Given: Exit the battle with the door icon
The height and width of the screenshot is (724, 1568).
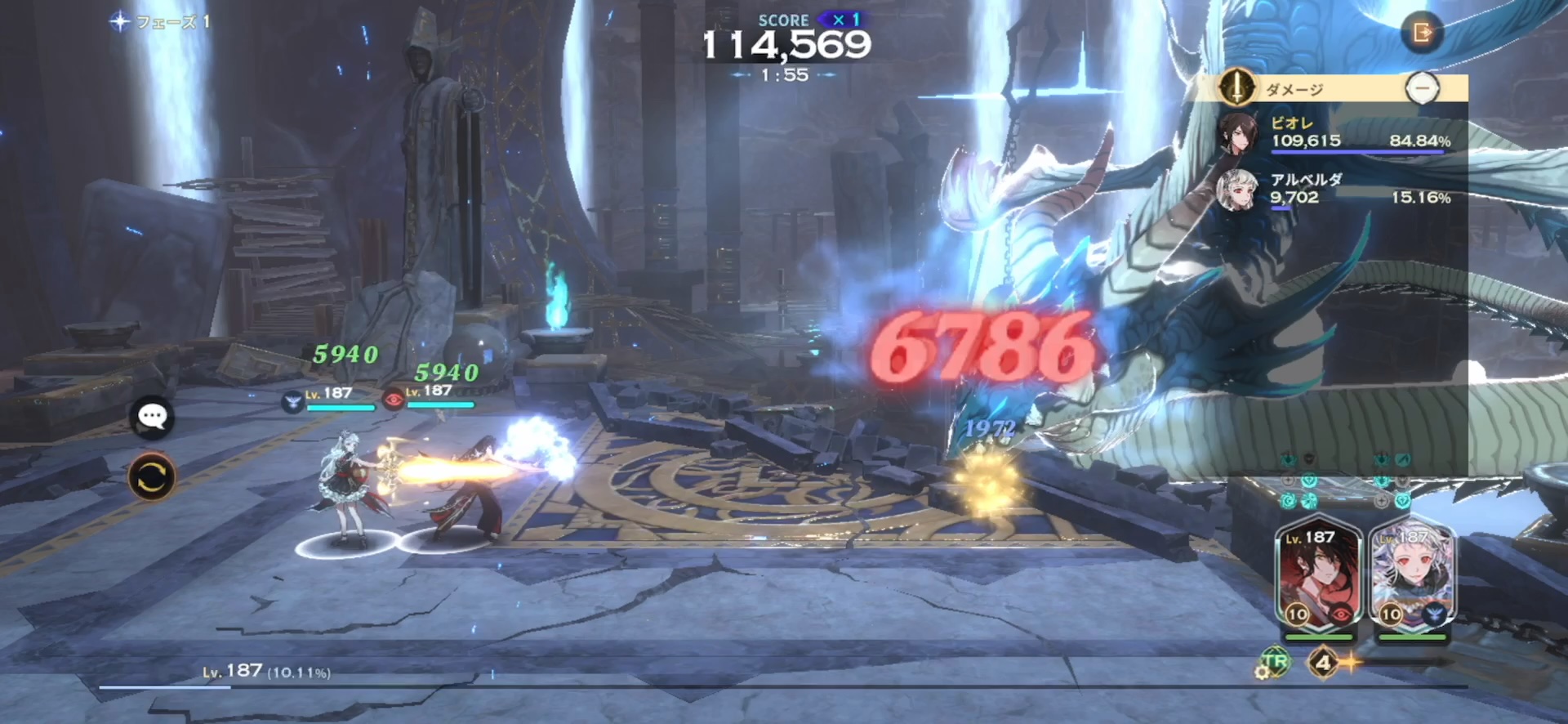Looking at the screenshot, I should (x=1422, y=33).
